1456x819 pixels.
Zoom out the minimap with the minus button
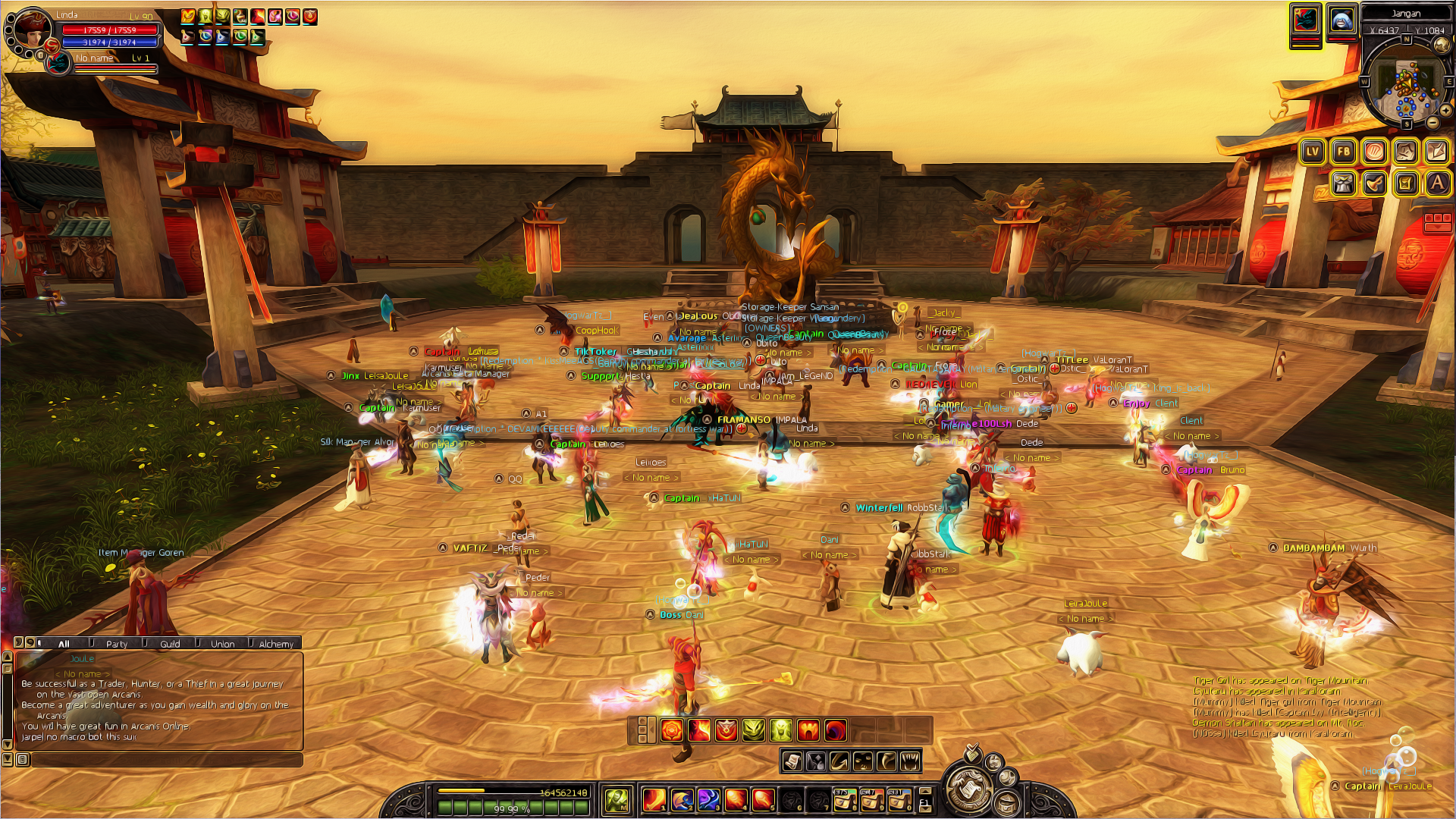coord(1432,123)
